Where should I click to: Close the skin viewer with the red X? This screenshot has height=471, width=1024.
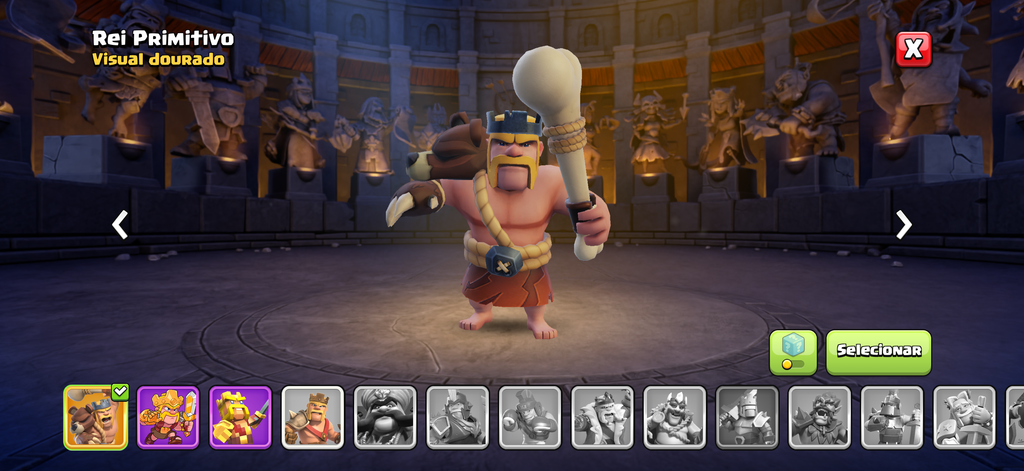pos(913,48)
